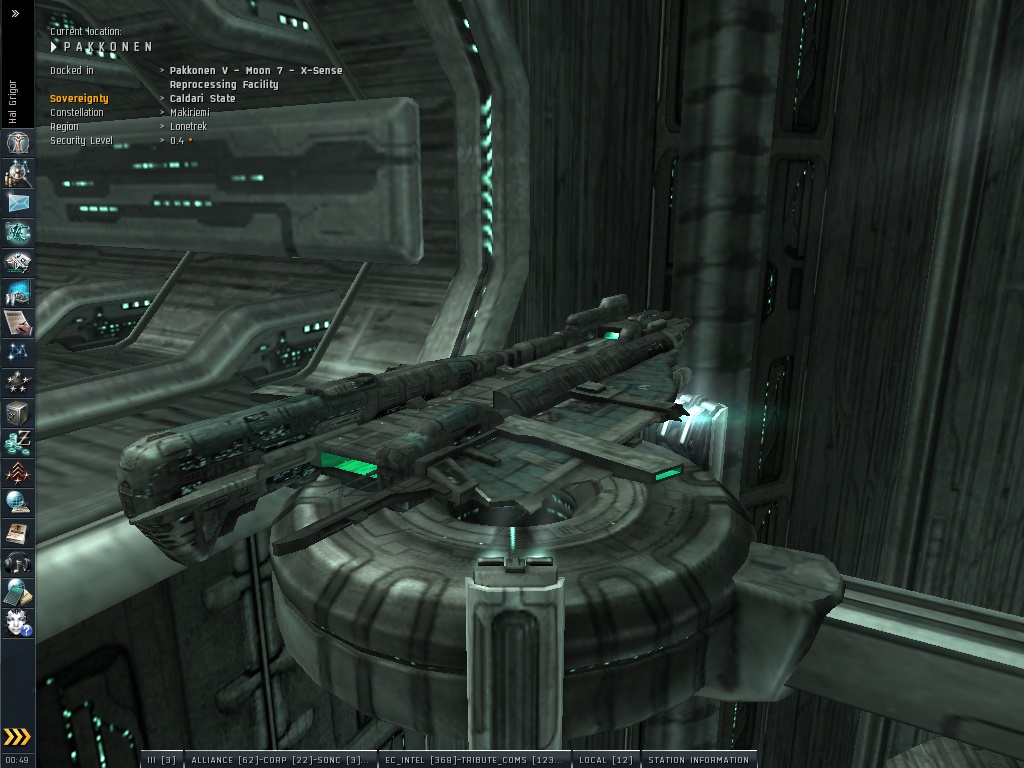
Task: Open the corporation red chevrons icon
Action: point(17,472)
